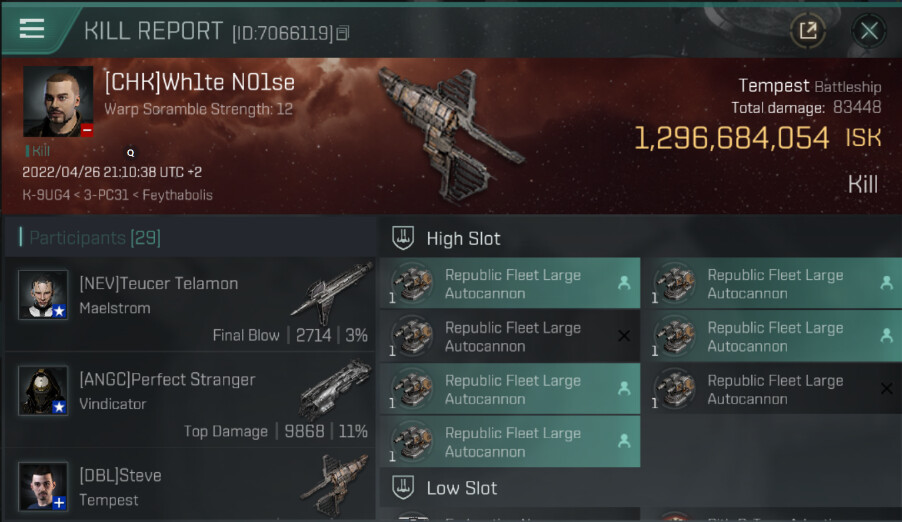Toggle the High Slot section header
This screenshot has width=902, height=522.
coord(463,238)
